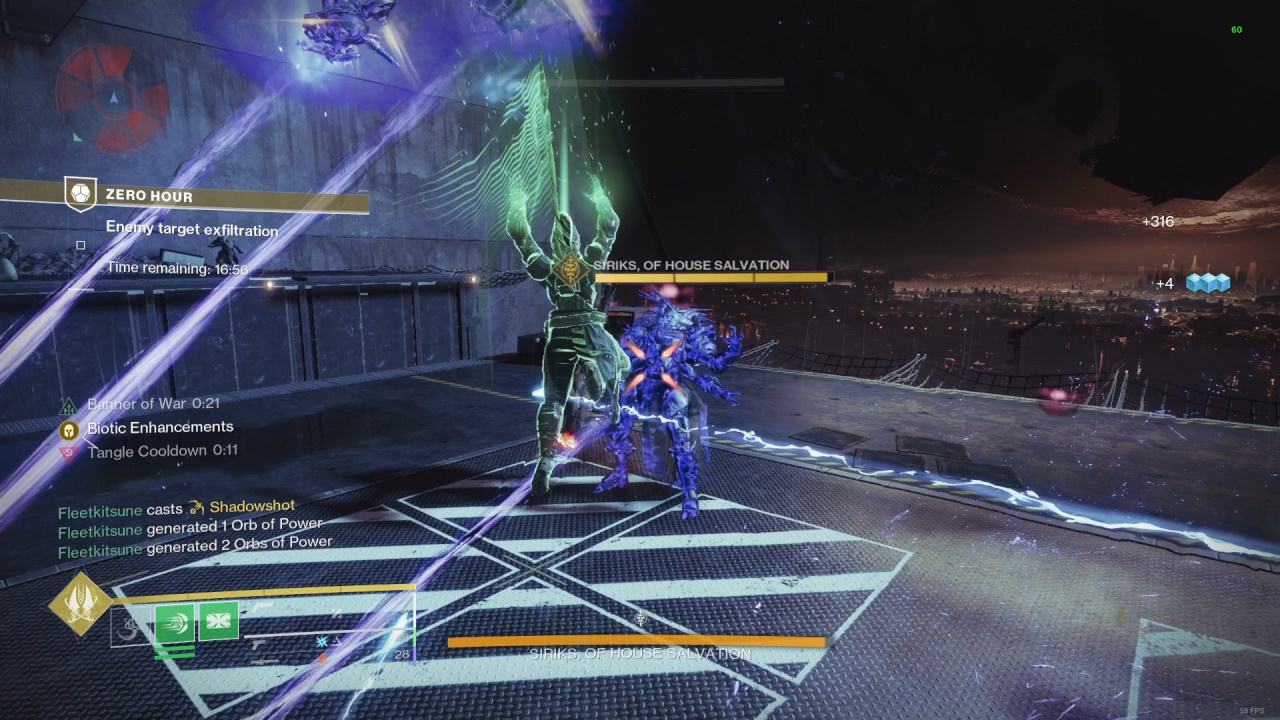The image size is (1280, 720).
Task: Click the Tangle Cooldown status icon
Action: pos(69,452)
